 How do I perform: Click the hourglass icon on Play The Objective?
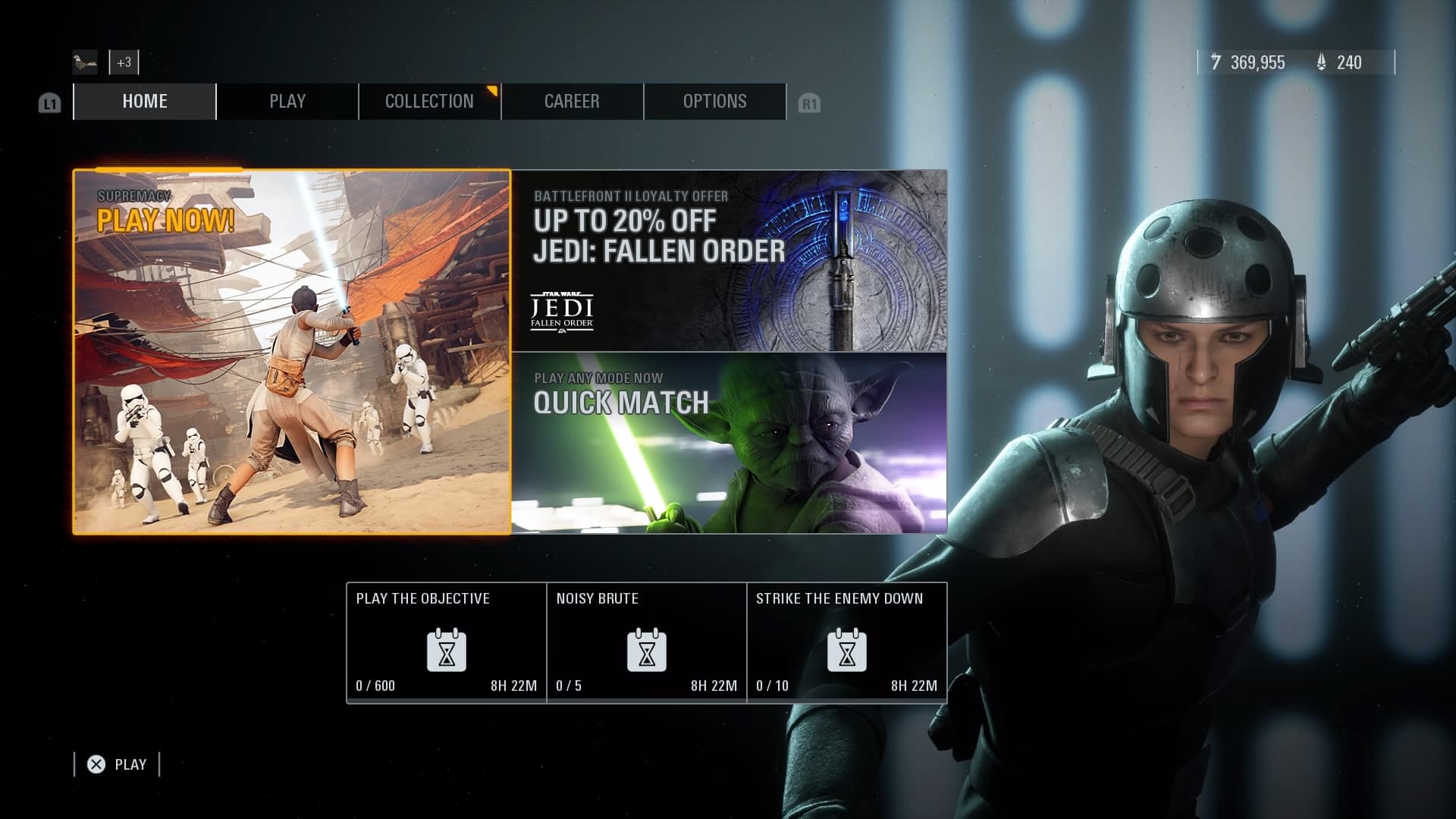pyautogui.click(x=447, y=651)
